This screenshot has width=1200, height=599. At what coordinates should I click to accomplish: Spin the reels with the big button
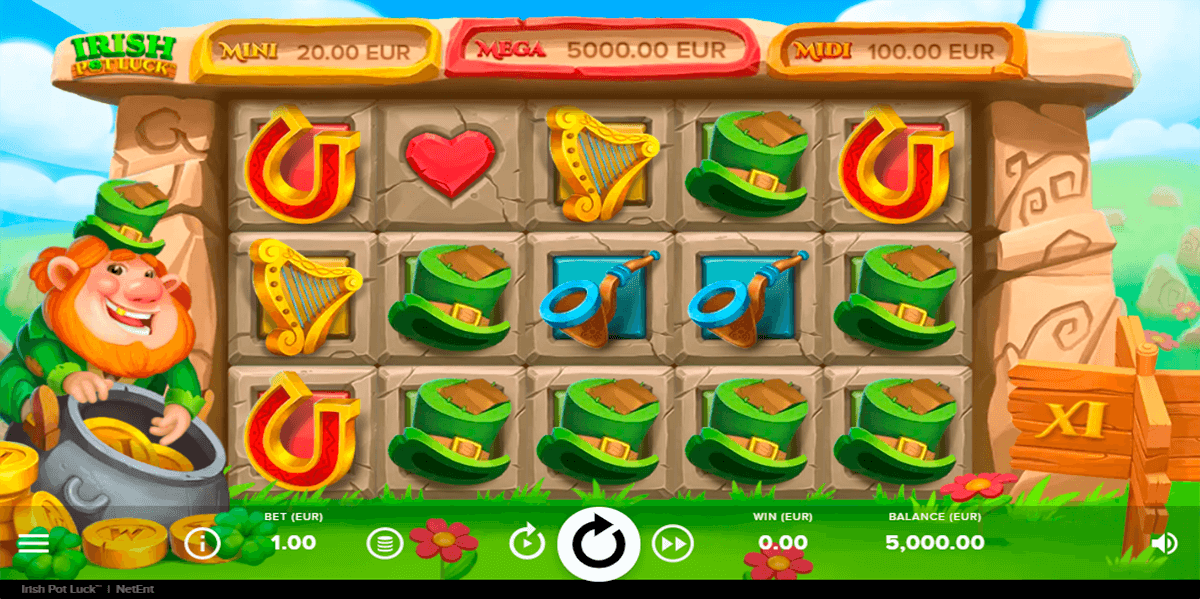pyautogui.click(x=598, y=545)
